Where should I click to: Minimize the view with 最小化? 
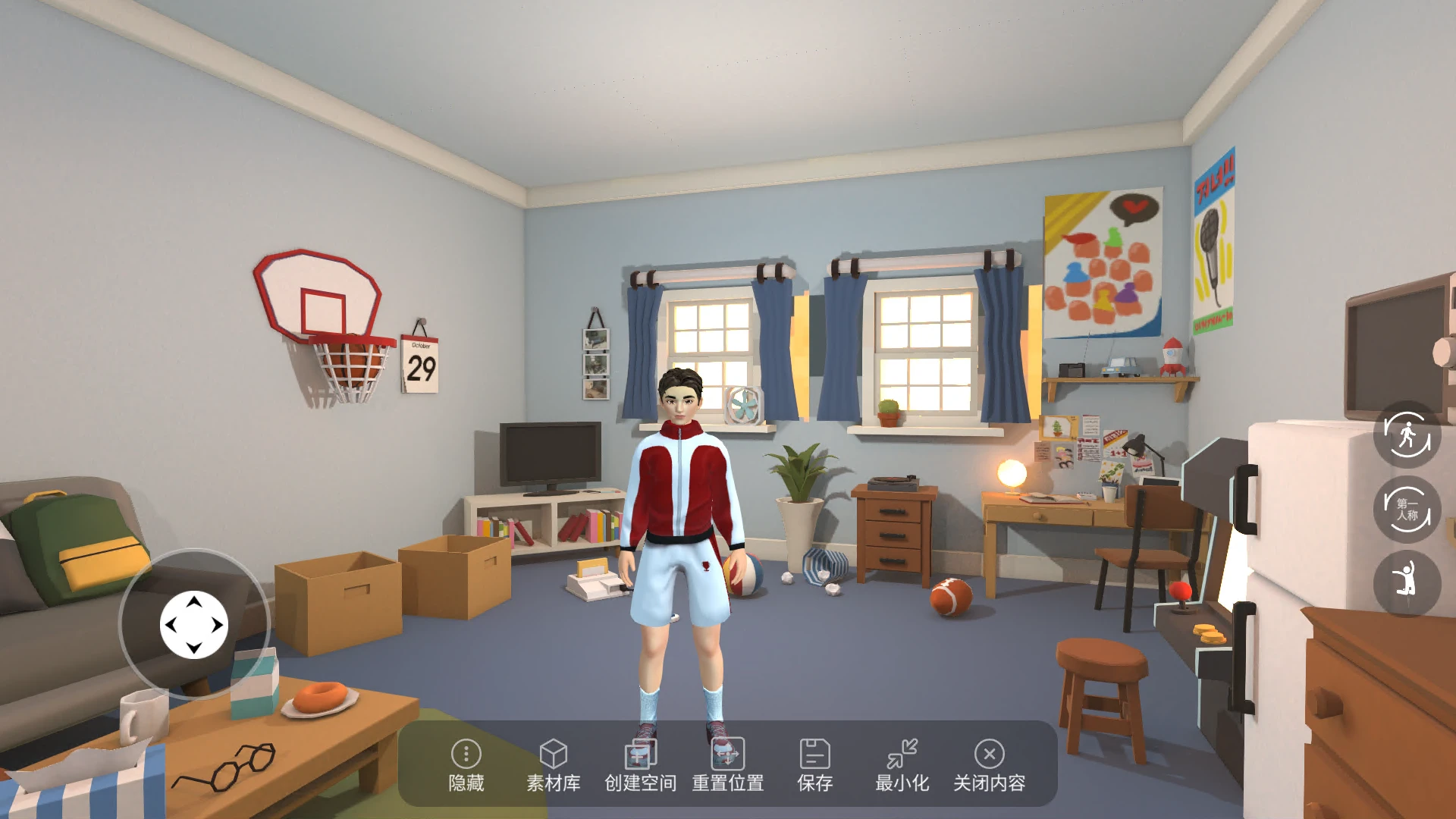(902, 764)
